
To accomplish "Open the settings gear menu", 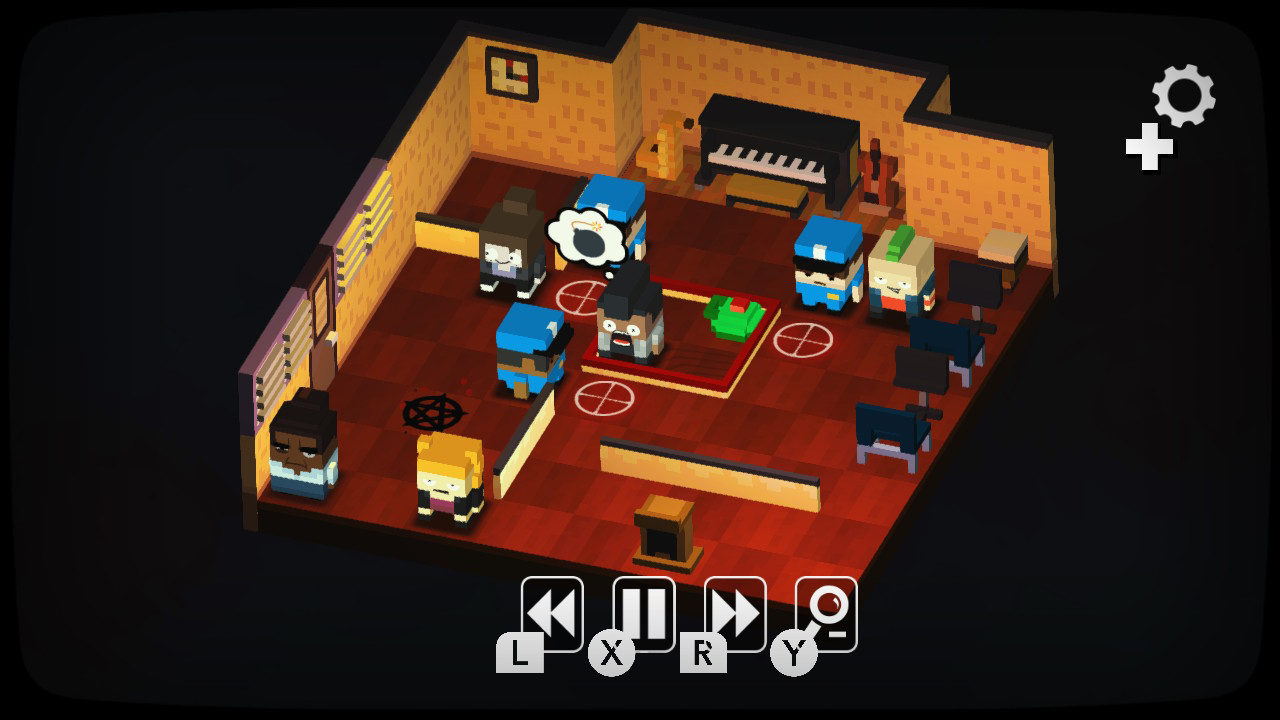I will [x=1181, y=96].
